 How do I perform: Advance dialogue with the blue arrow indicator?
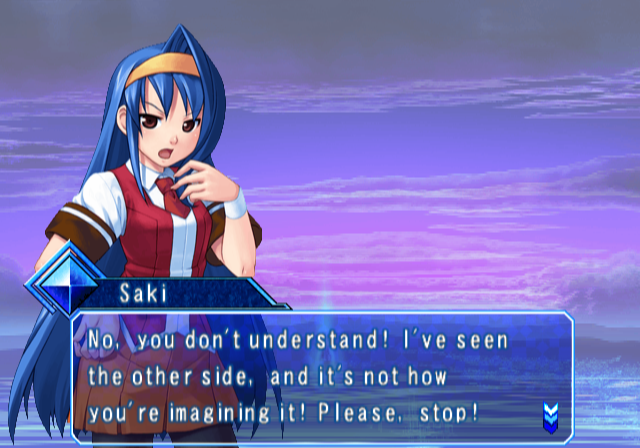549,415
